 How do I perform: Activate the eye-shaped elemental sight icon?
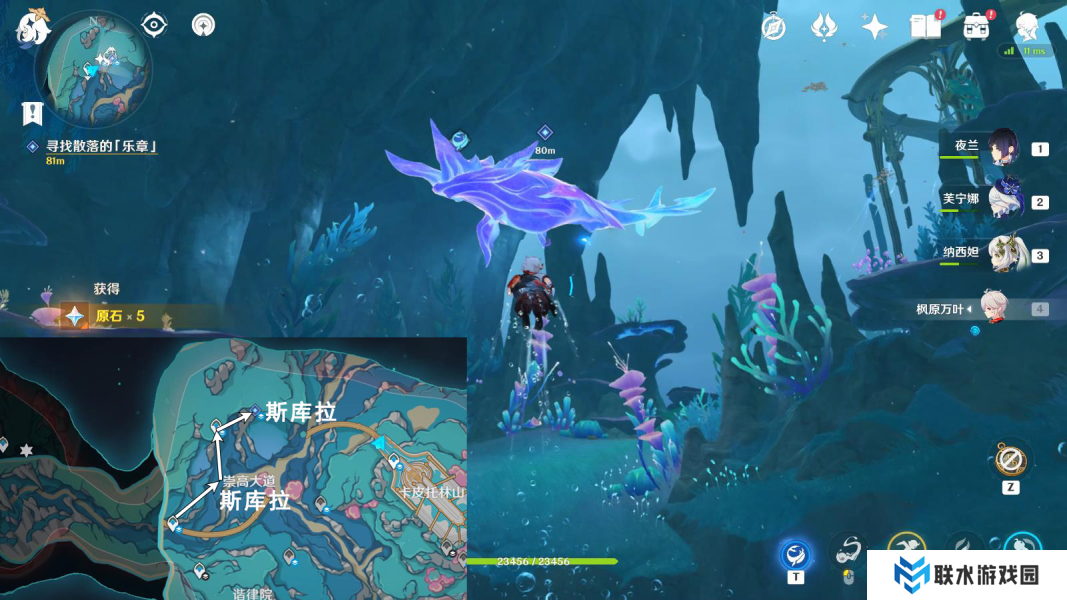154,24
